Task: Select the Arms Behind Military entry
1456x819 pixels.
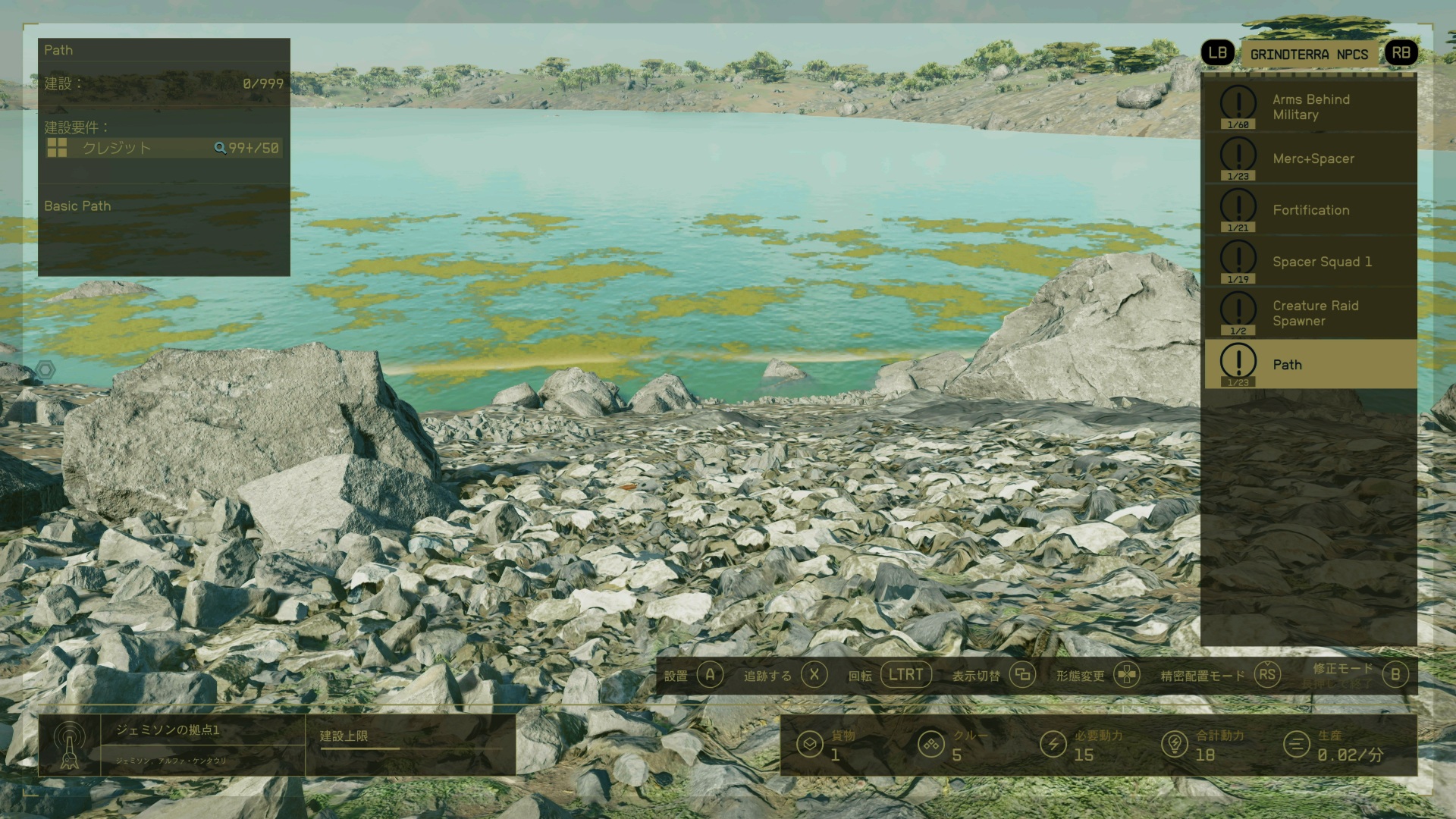Action: (1310, 107)
